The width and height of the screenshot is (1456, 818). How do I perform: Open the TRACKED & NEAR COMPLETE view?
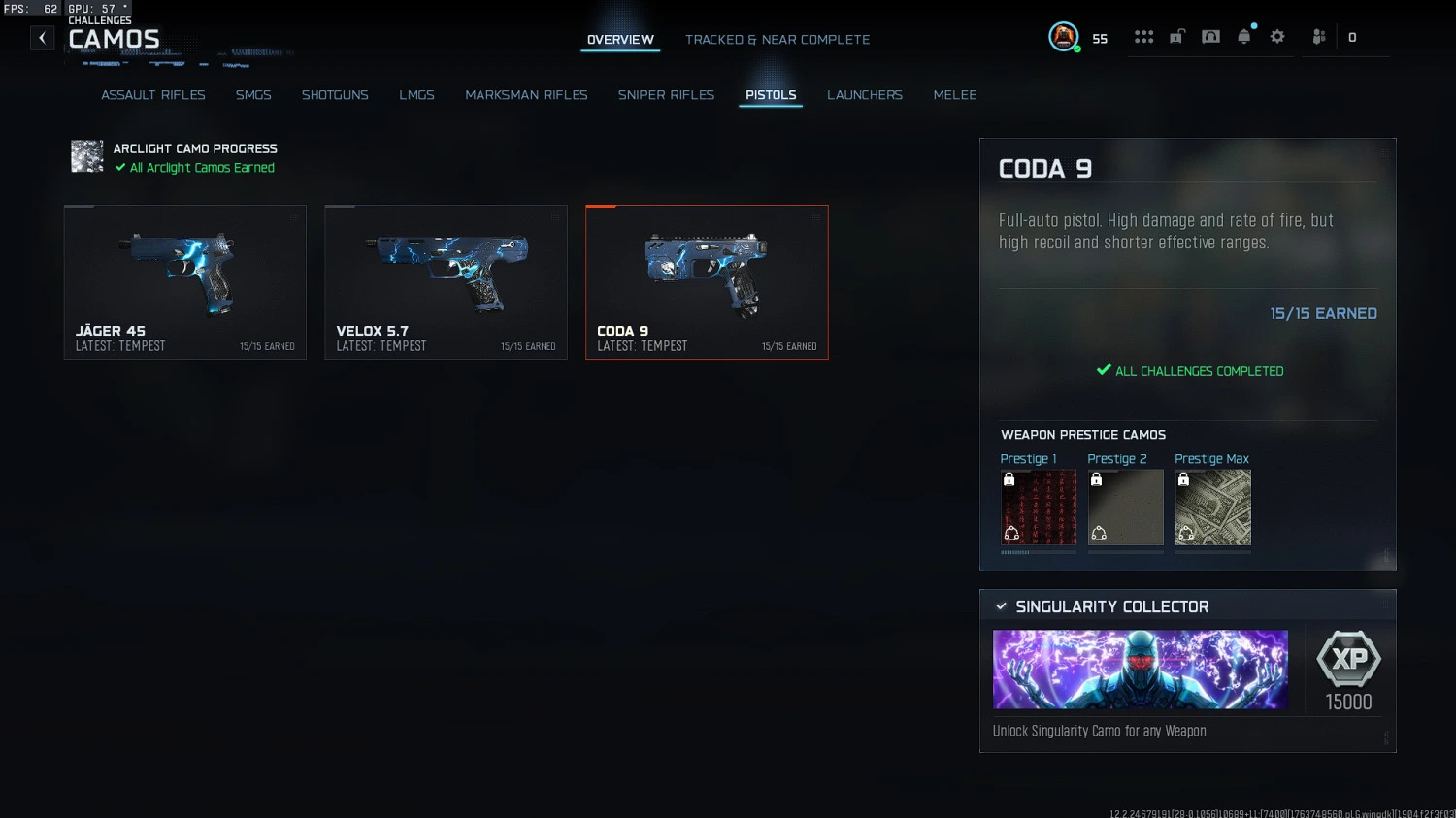(x=777, y=39)
